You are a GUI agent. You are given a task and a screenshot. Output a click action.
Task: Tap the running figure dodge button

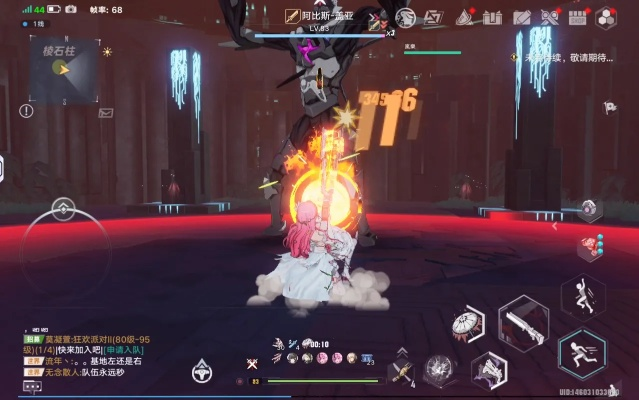coord(581,354)
